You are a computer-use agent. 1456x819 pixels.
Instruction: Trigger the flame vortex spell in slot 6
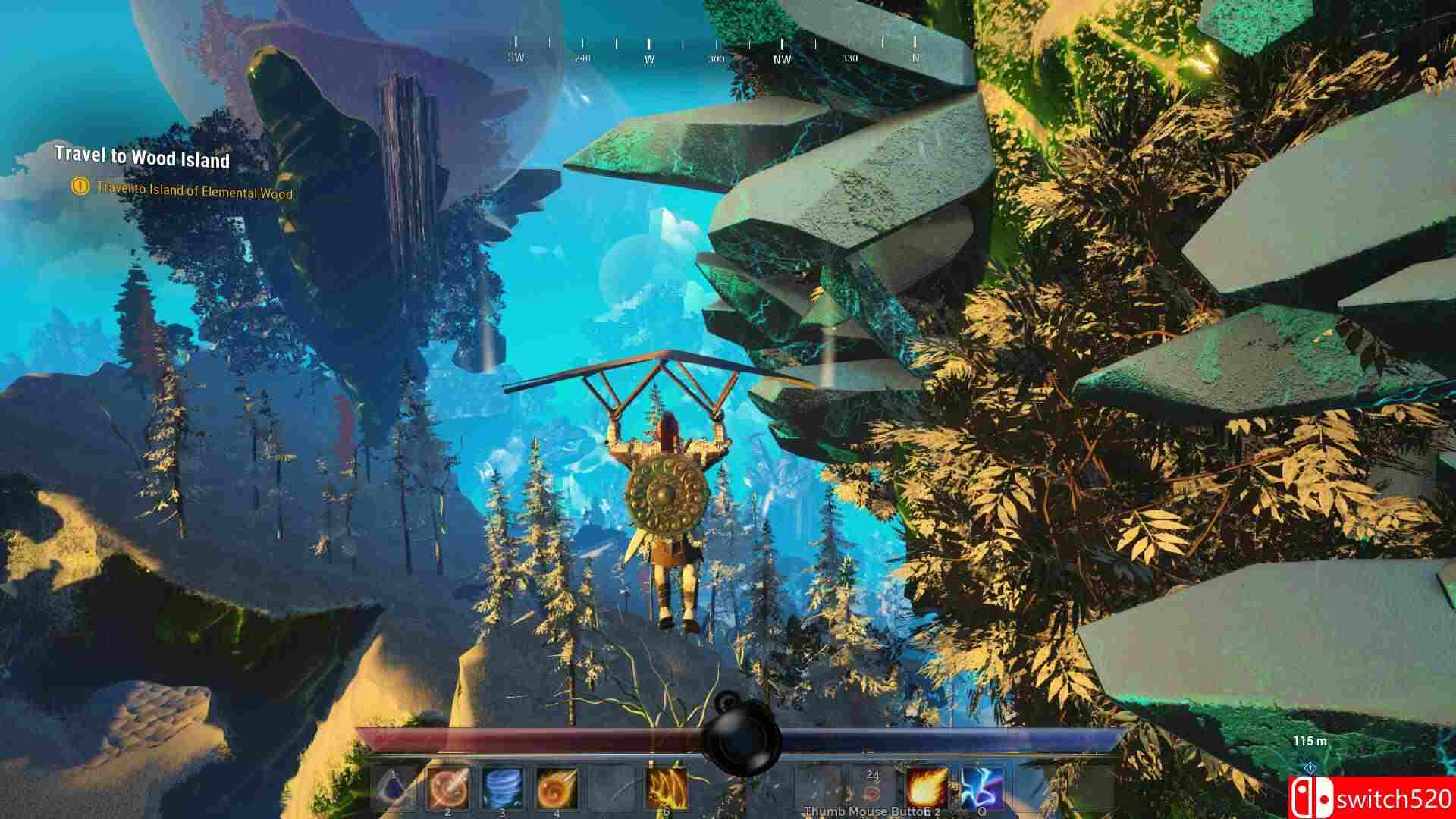(x=665, y=789)
